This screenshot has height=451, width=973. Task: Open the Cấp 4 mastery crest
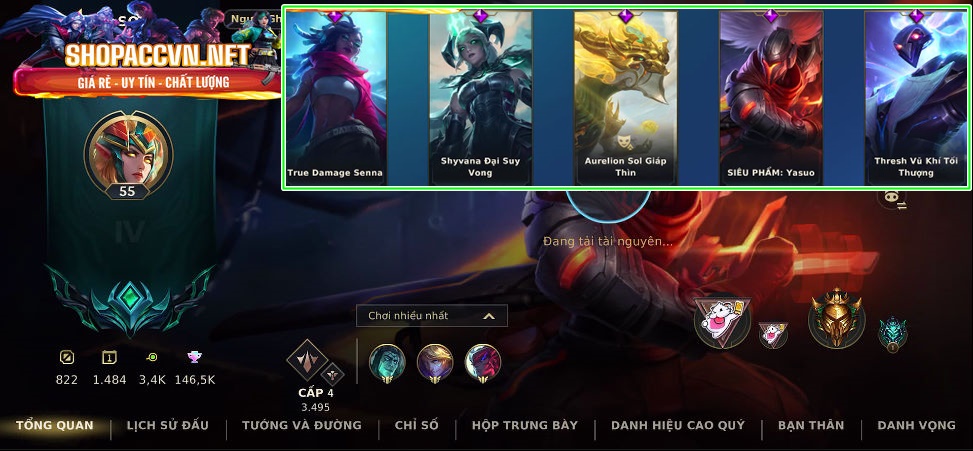308,364
